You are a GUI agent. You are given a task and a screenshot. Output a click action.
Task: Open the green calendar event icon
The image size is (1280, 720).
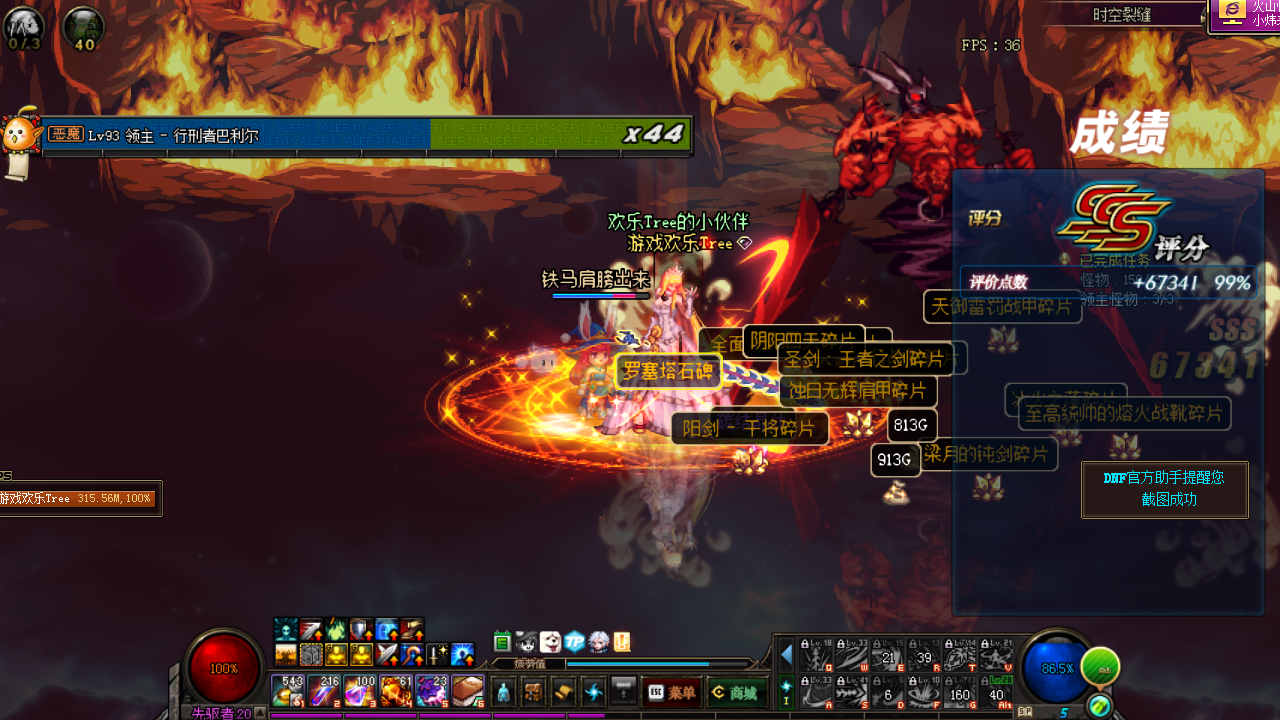[502, 642]
